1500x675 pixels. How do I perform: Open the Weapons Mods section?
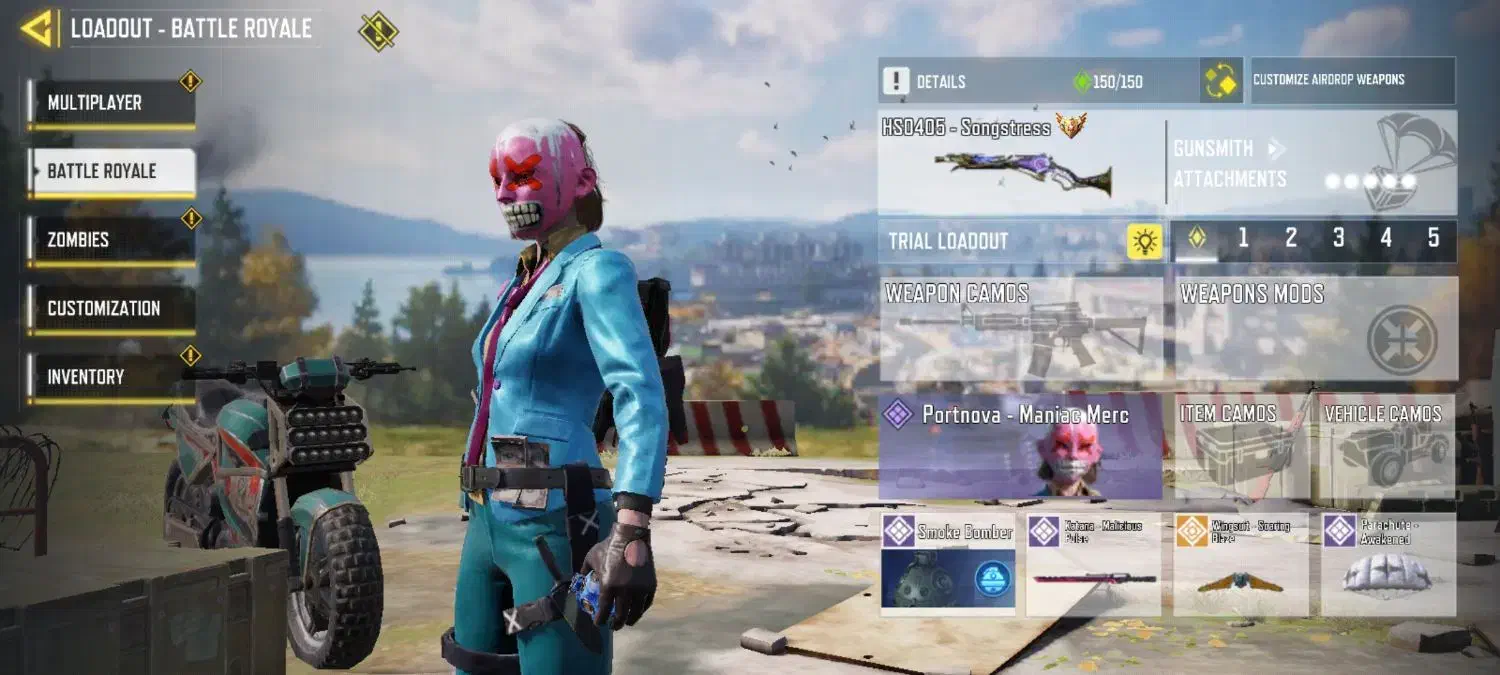pyautogui.click(x=1315, y=329)
